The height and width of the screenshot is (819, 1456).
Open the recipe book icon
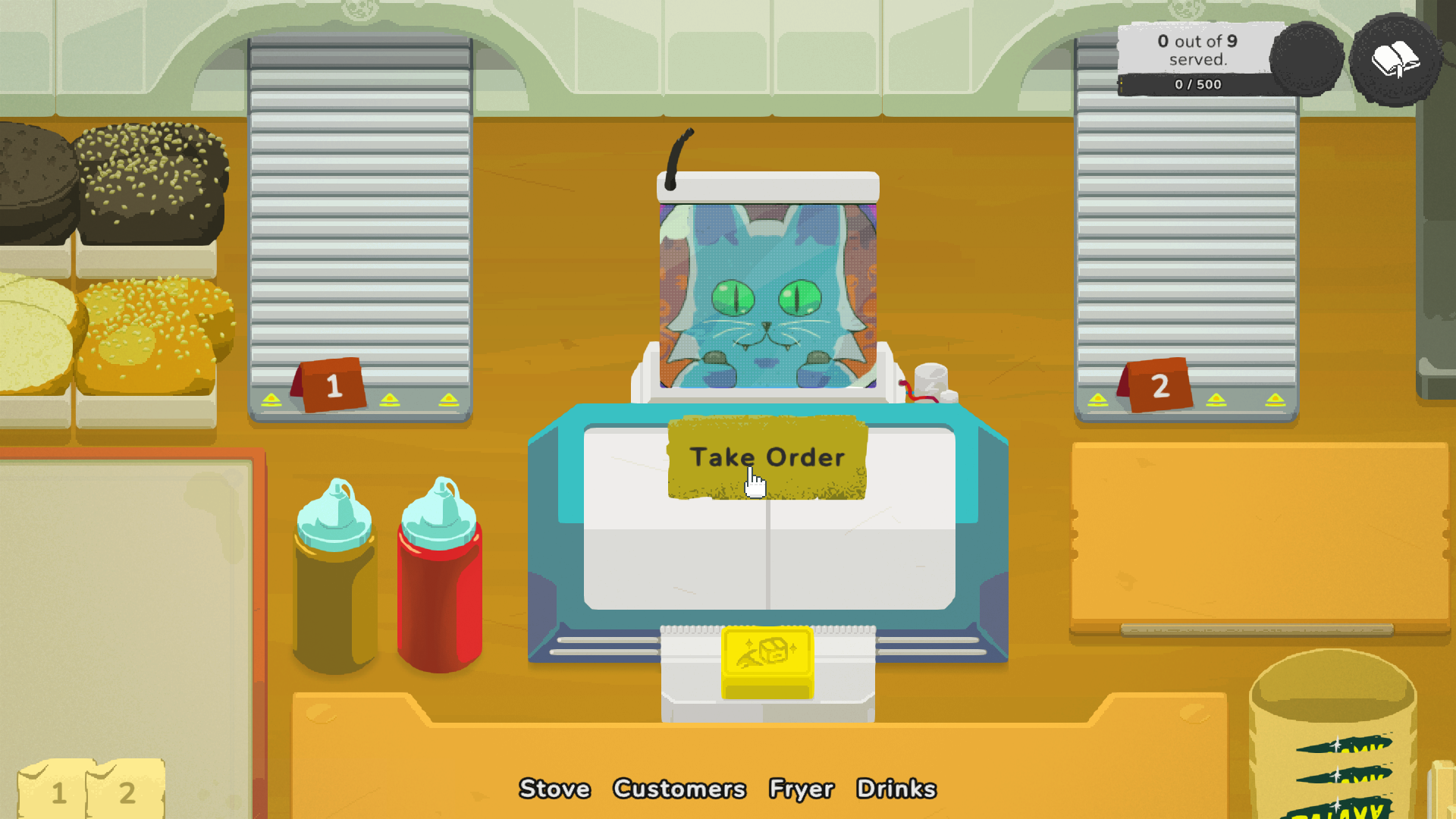click(x=1395, y=62)
